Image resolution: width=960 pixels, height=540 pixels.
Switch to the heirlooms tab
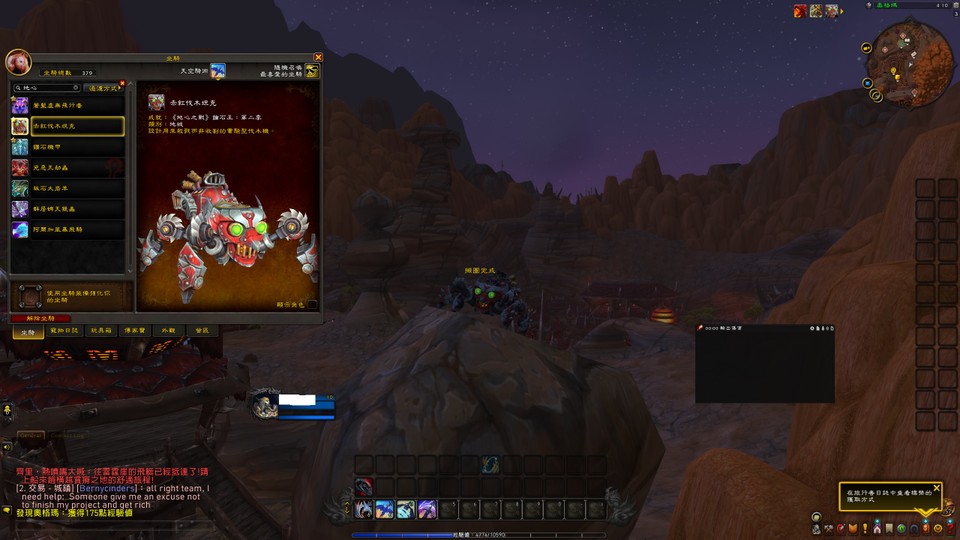(133, 330)
